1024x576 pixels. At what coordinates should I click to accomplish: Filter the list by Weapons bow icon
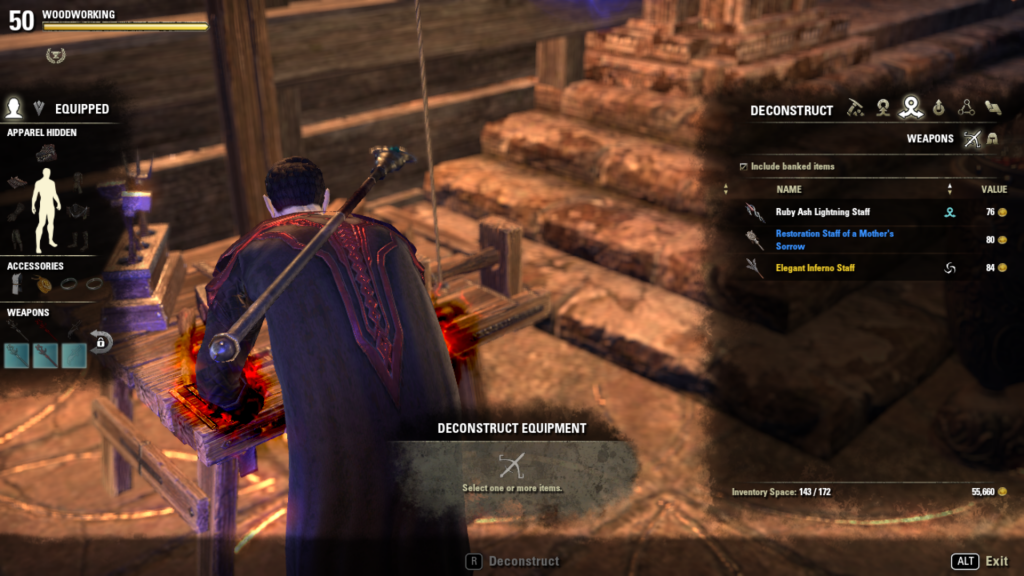click(x=971, y=139)
